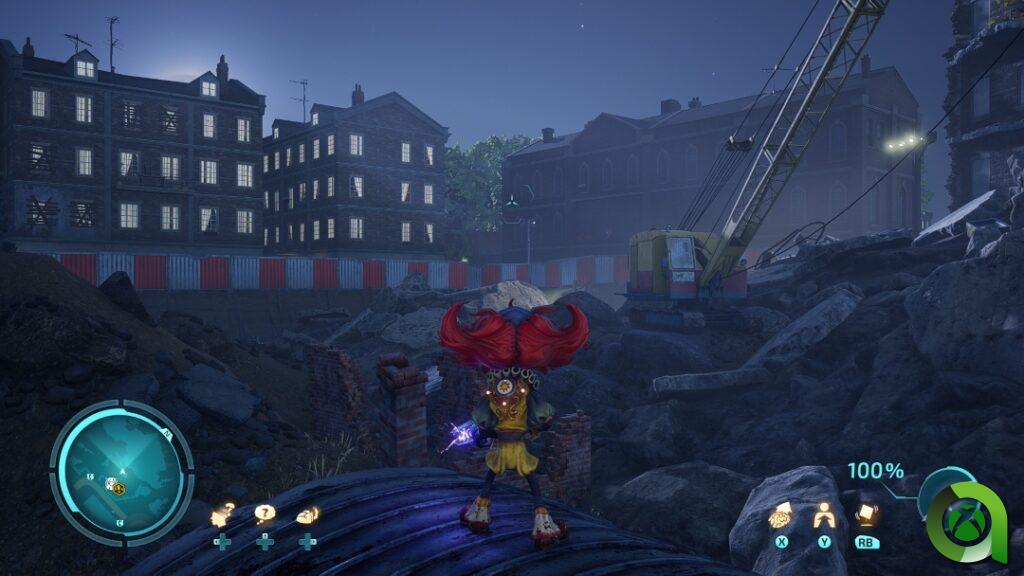
Task: Select the golden hexagon marker on minimap
Action: (x=118, y=488)
